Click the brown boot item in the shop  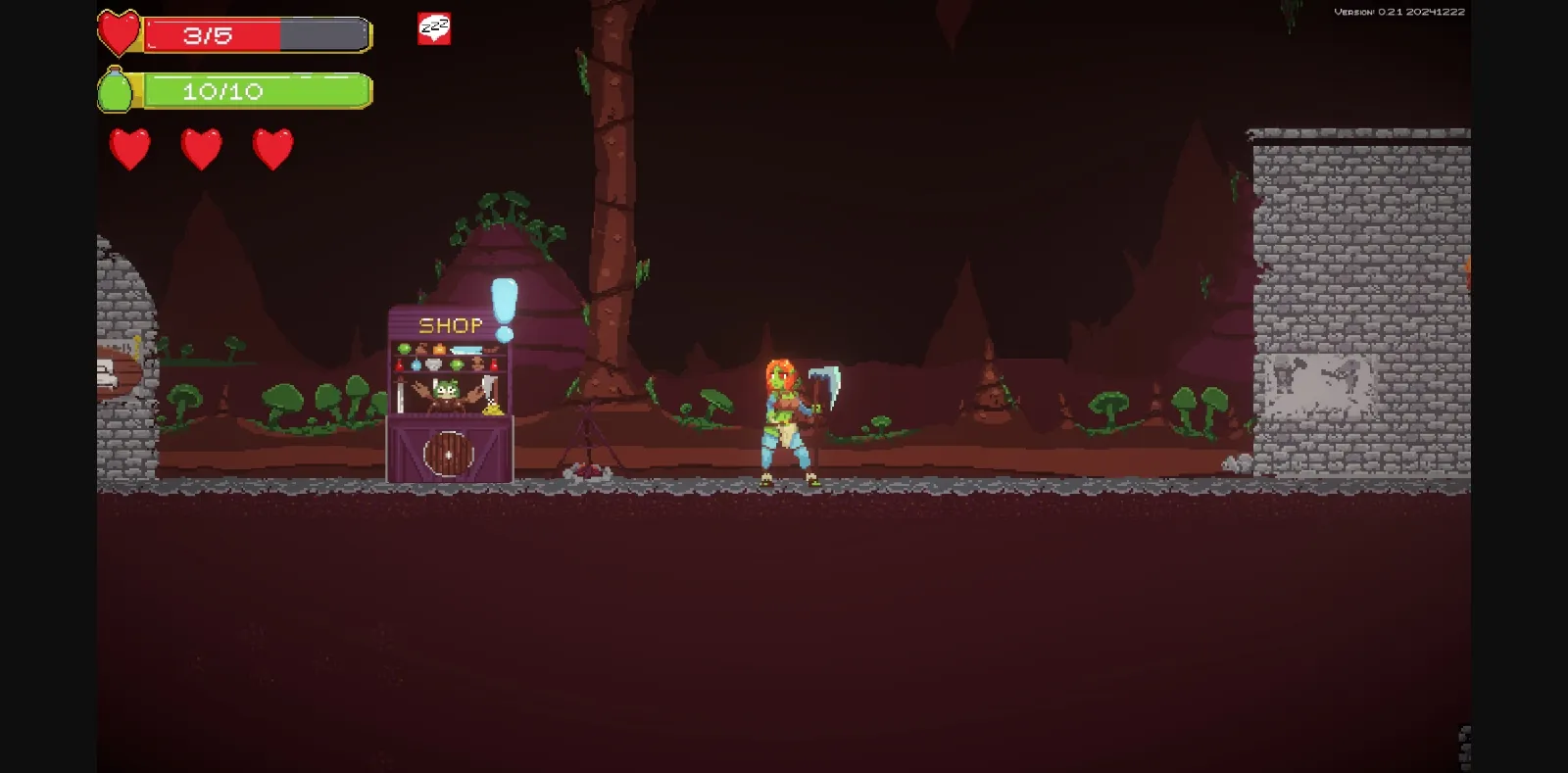click(421, 348)
